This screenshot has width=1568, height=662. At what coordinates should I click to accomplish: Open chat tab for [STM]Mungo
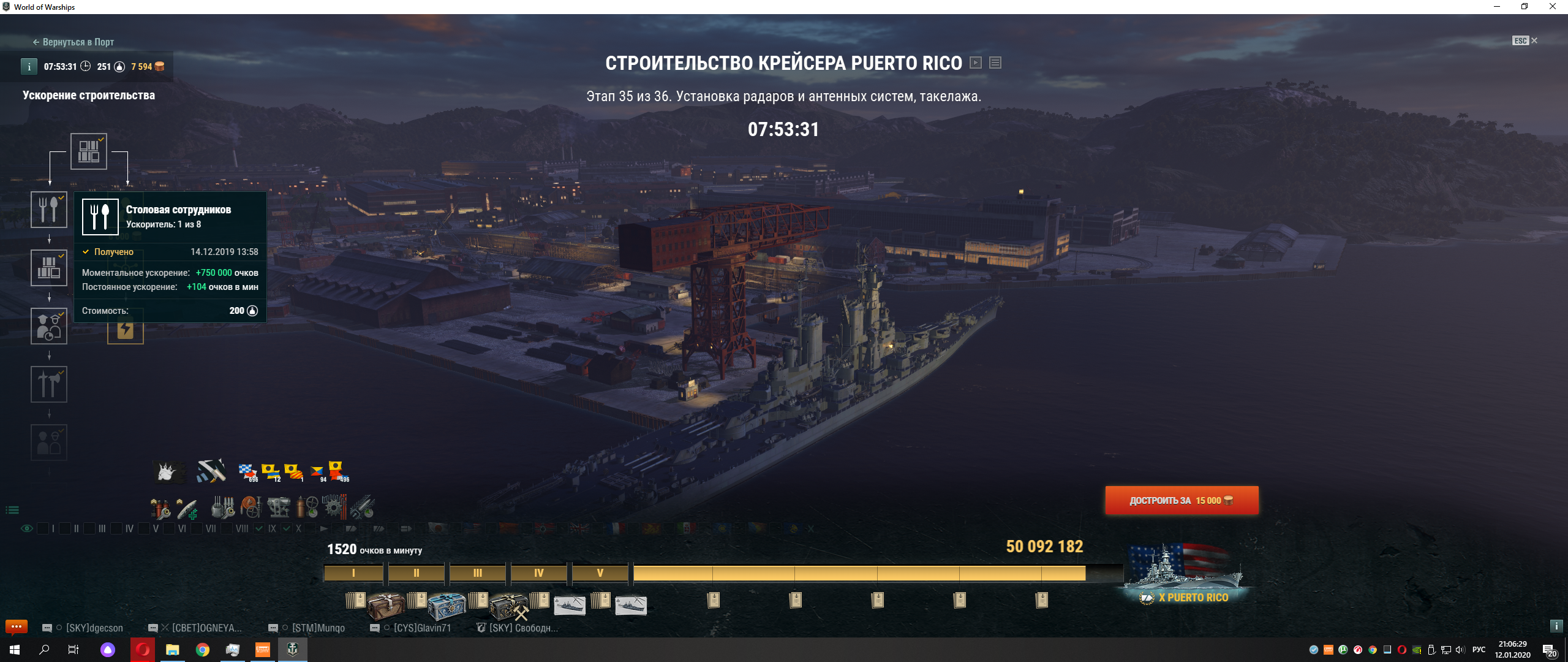click(317, 628)
